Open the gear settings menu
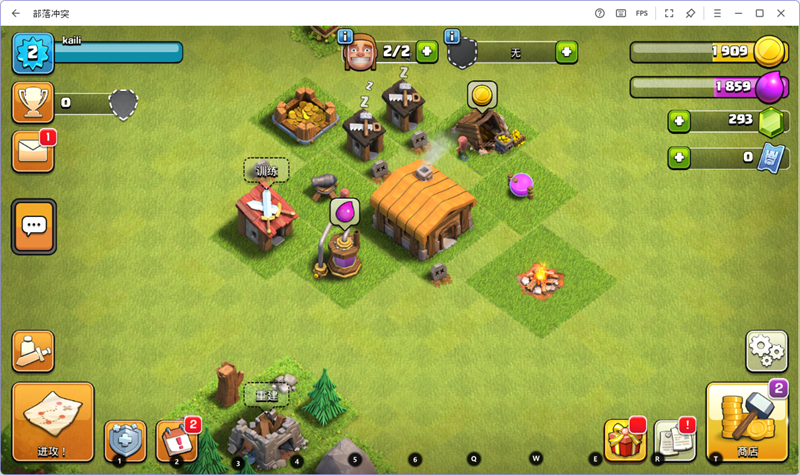 [766, 351]
